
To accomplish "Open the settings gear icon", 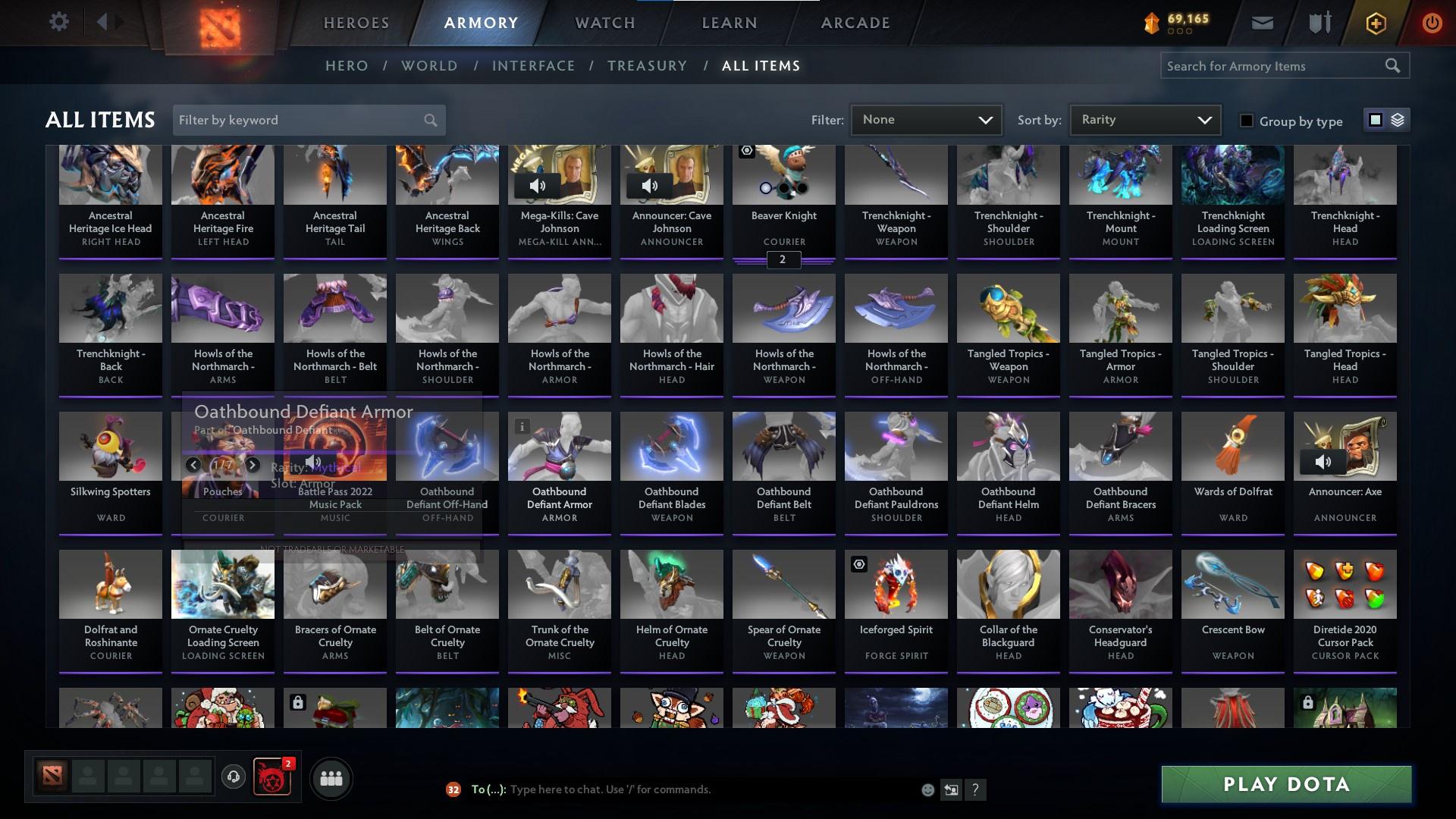I will [x=59, y=22].
